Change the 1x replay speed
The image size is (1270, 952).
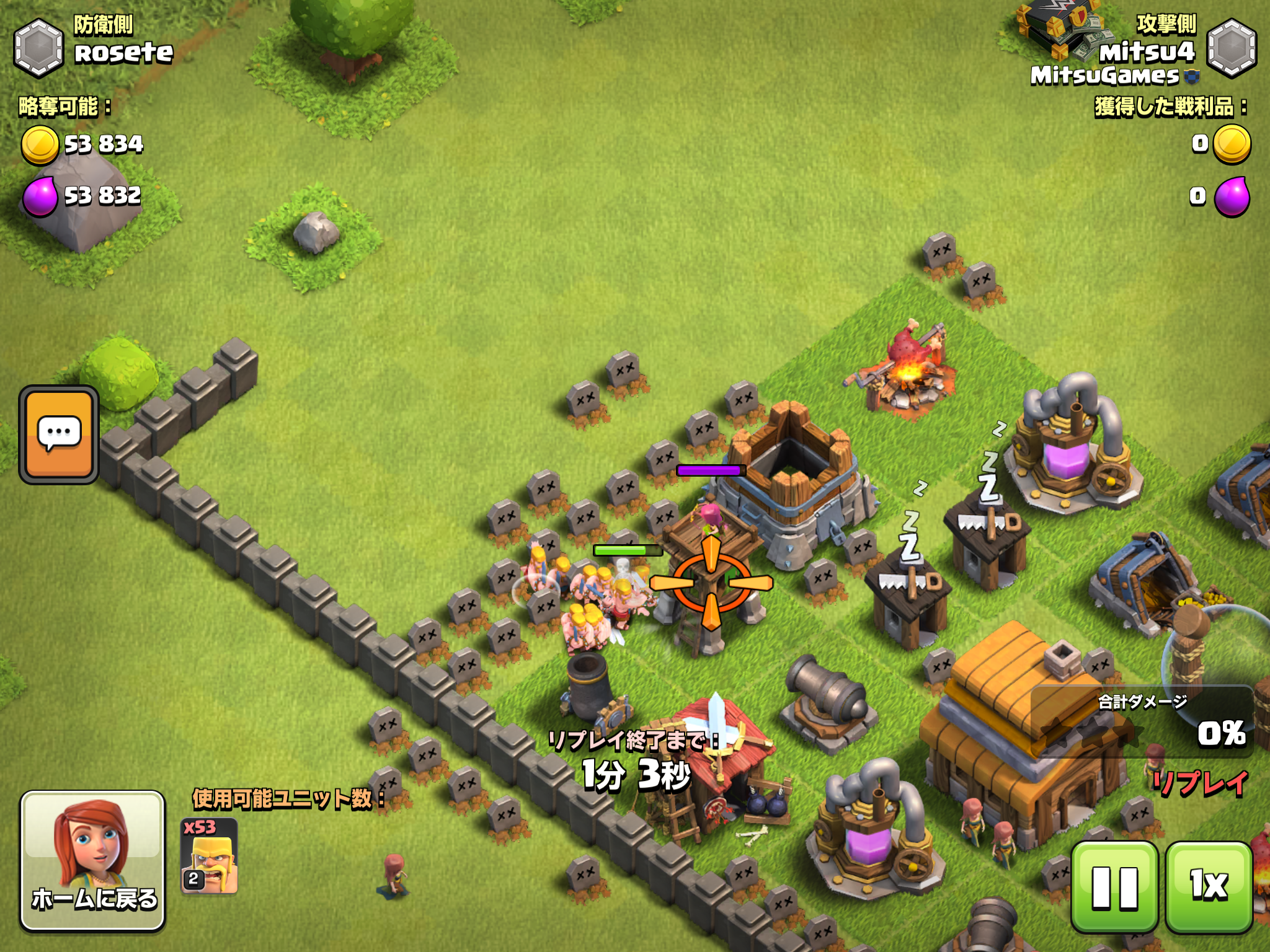(1209, 887)
